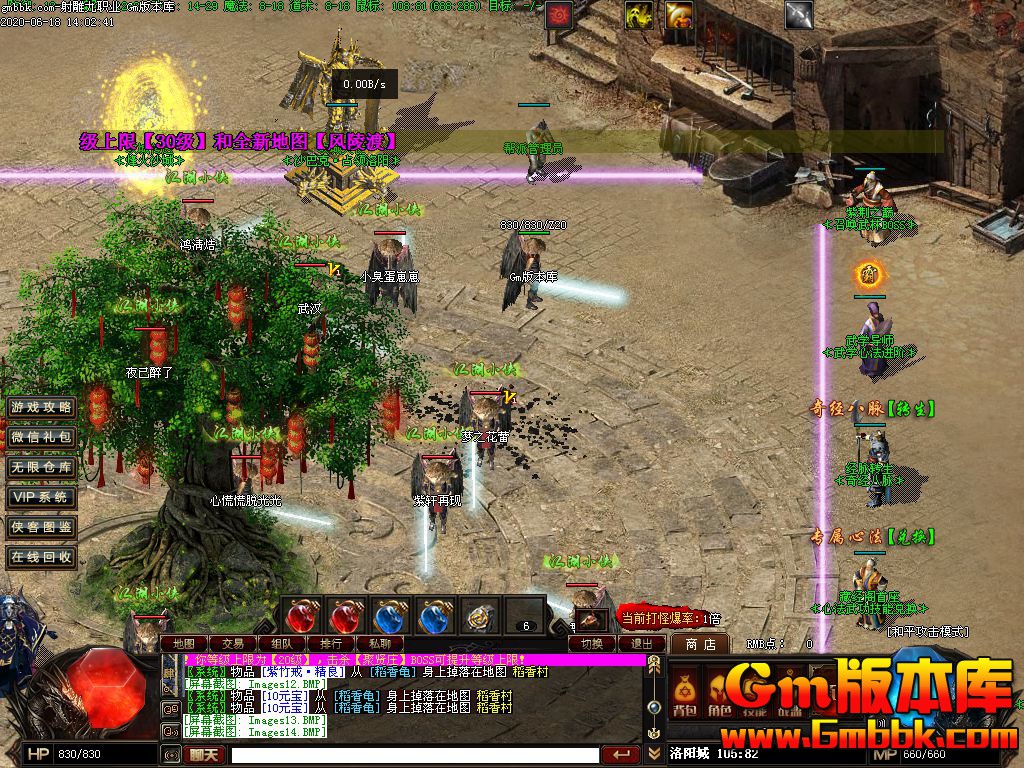Switch to 私聊 private chat
Image resolution: width=1024 pixels, height=768 pixels.
(x=380, y=643)
